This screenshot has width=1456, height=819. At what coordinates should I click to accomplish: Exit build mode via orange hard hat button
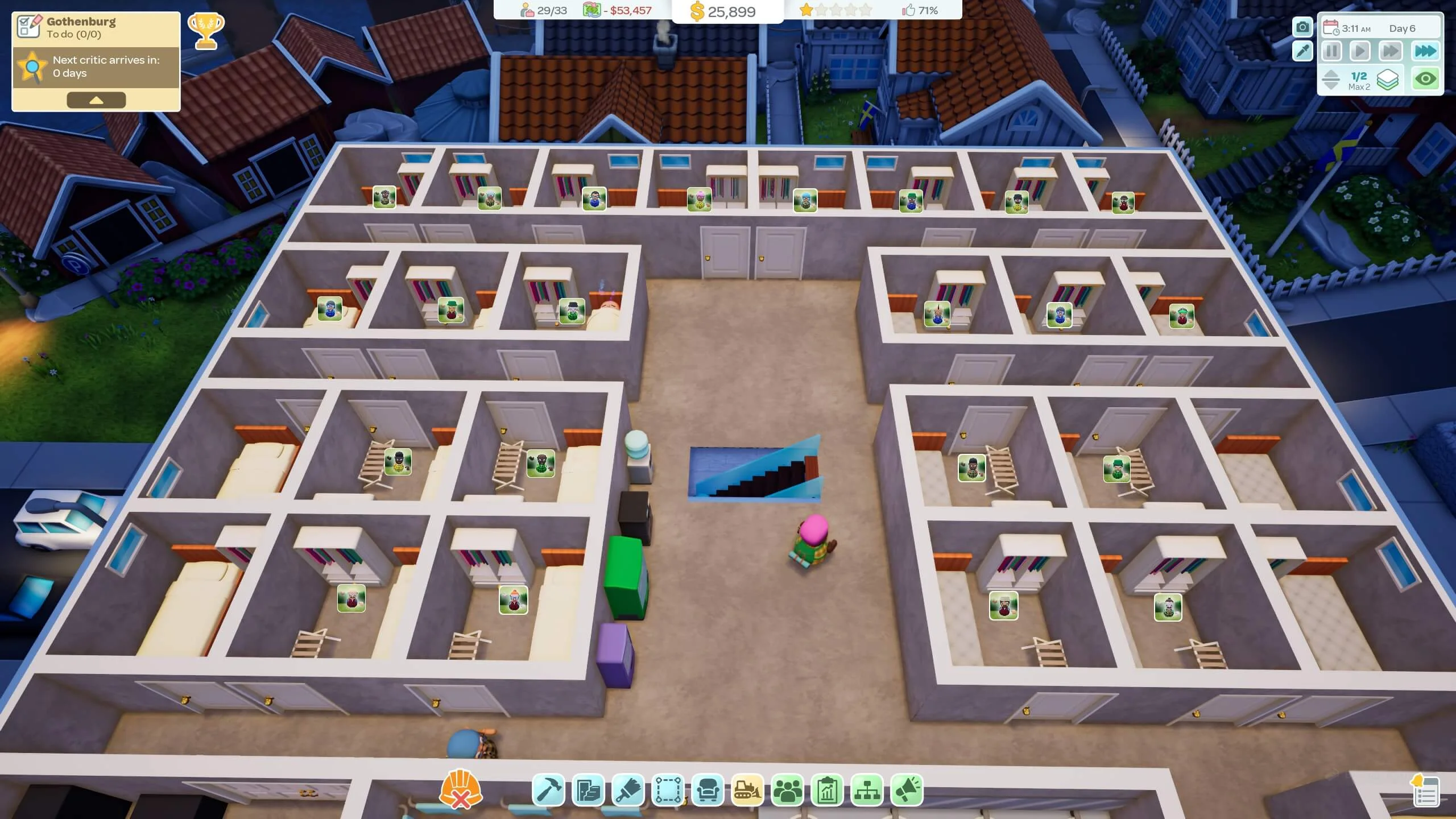tap(460, 788)
